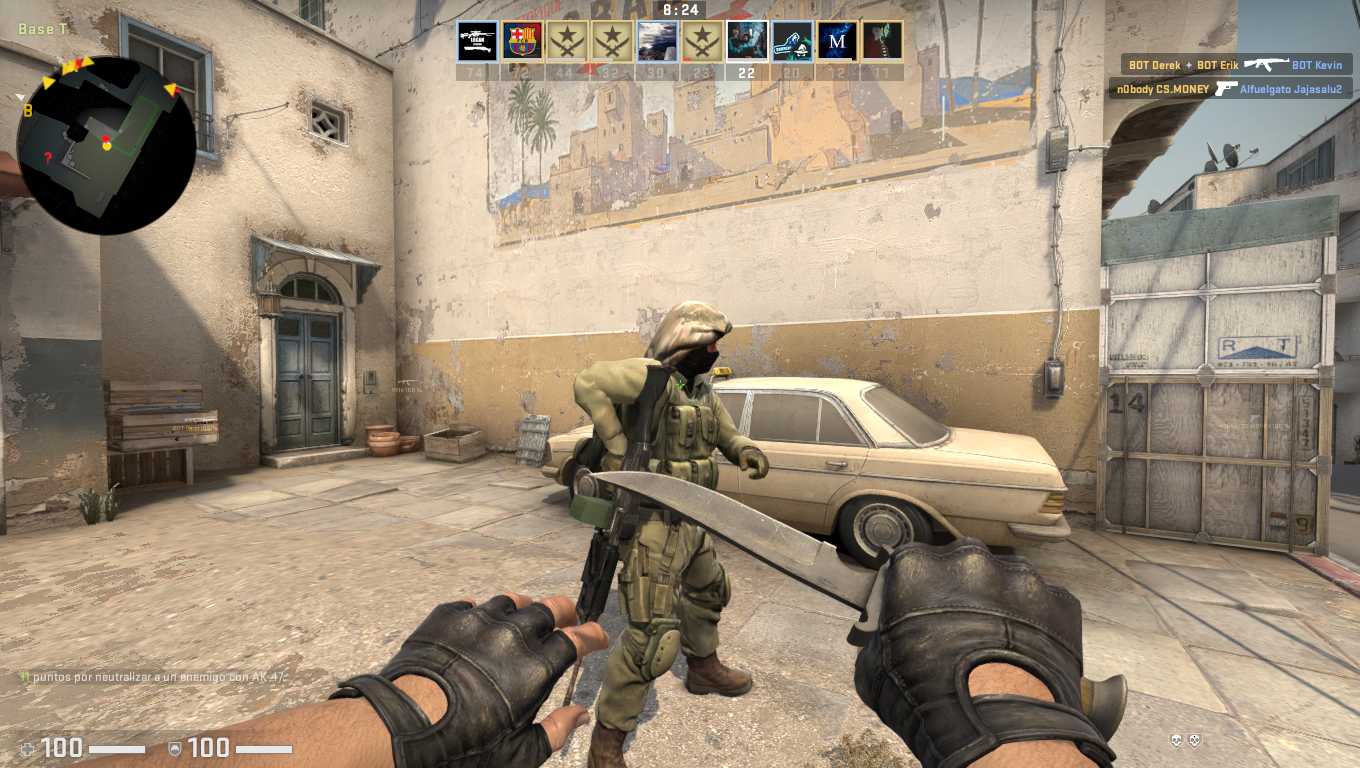Click the BOT Kevin AK-47 kill feed entry
The height and width of the screenshot is (768, 1360).
[1236, 65]
